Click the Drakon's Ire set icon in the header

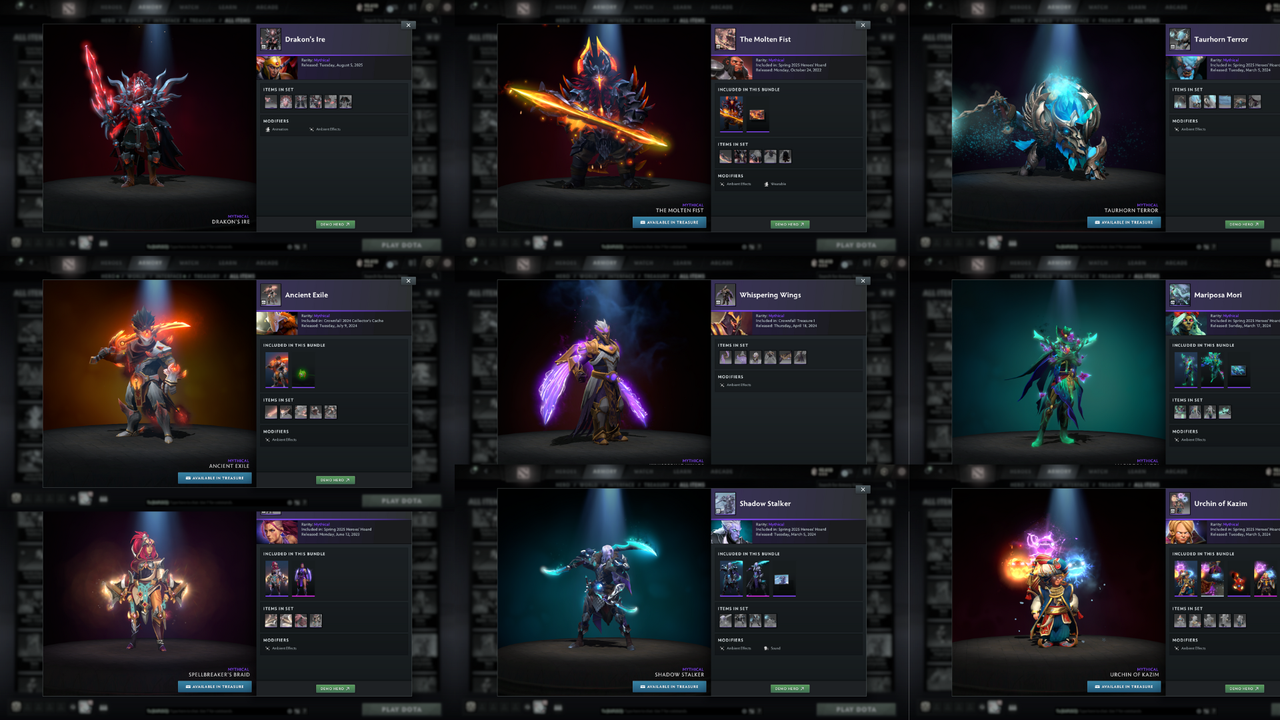click(x=270, y=39)
